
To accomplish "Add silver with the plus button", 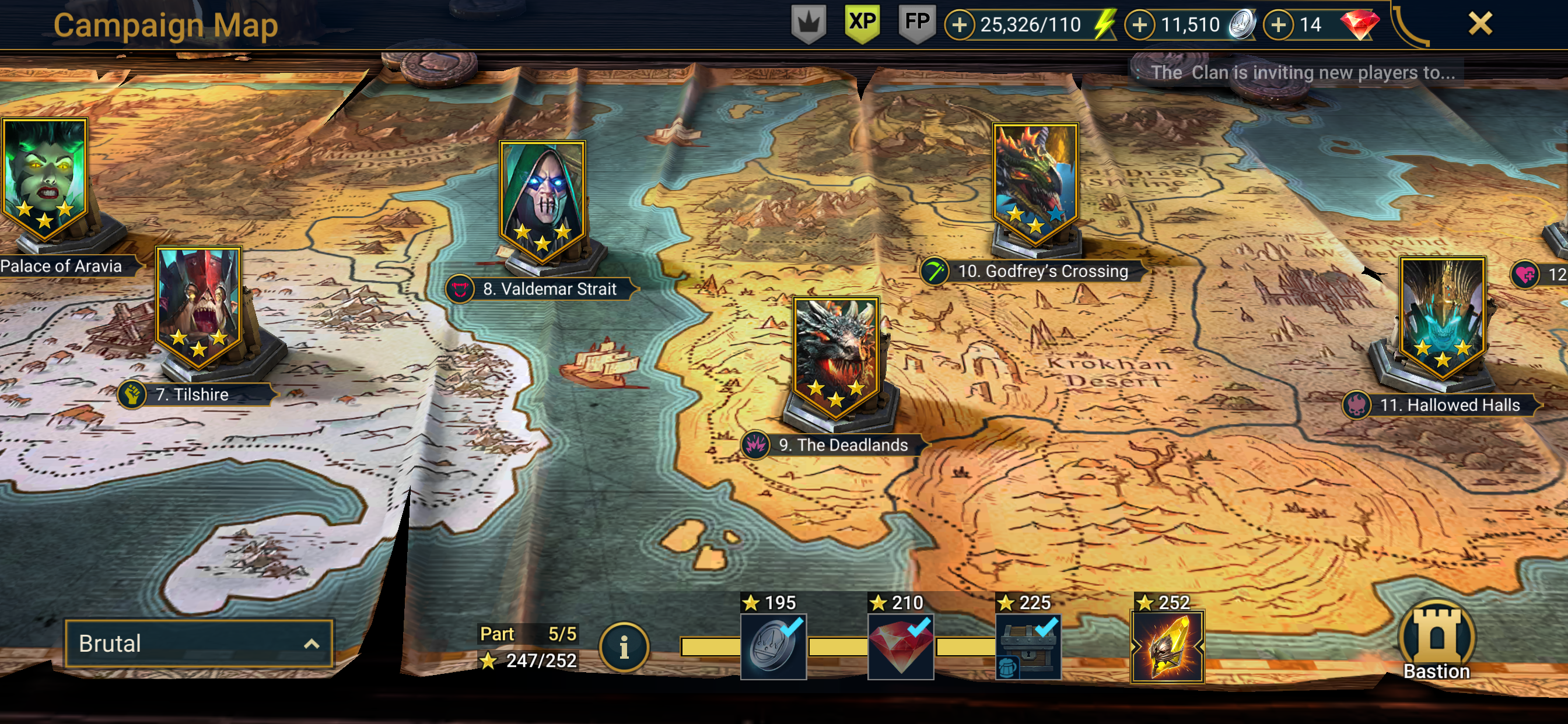I will (x=1139, y=25).
